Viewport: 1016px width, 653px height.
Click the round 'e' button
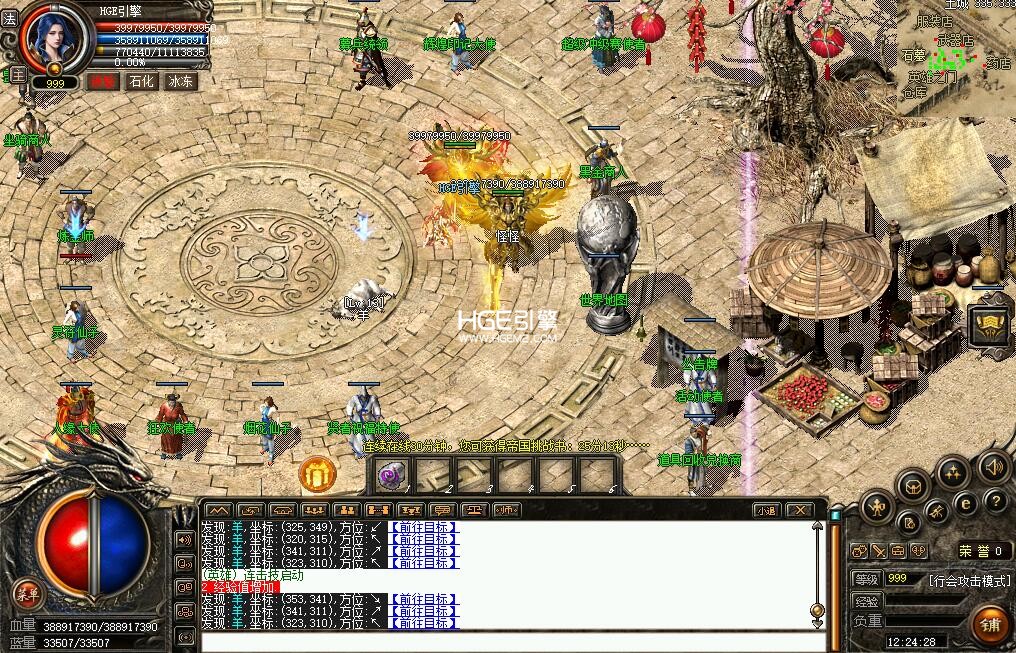[965, 503]
